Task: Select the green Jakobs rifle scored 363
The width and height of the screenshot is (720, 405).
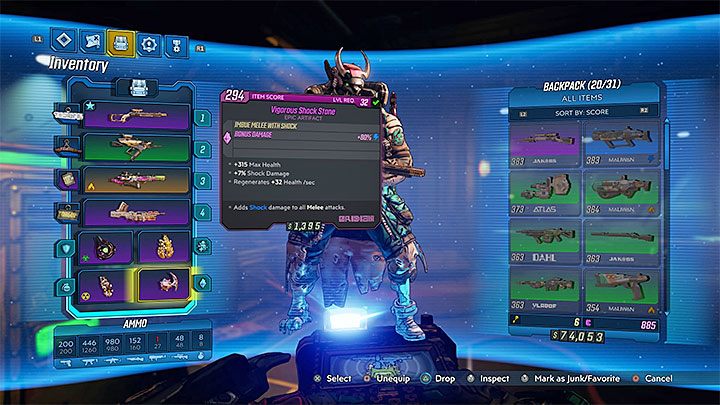Action: 622,241
